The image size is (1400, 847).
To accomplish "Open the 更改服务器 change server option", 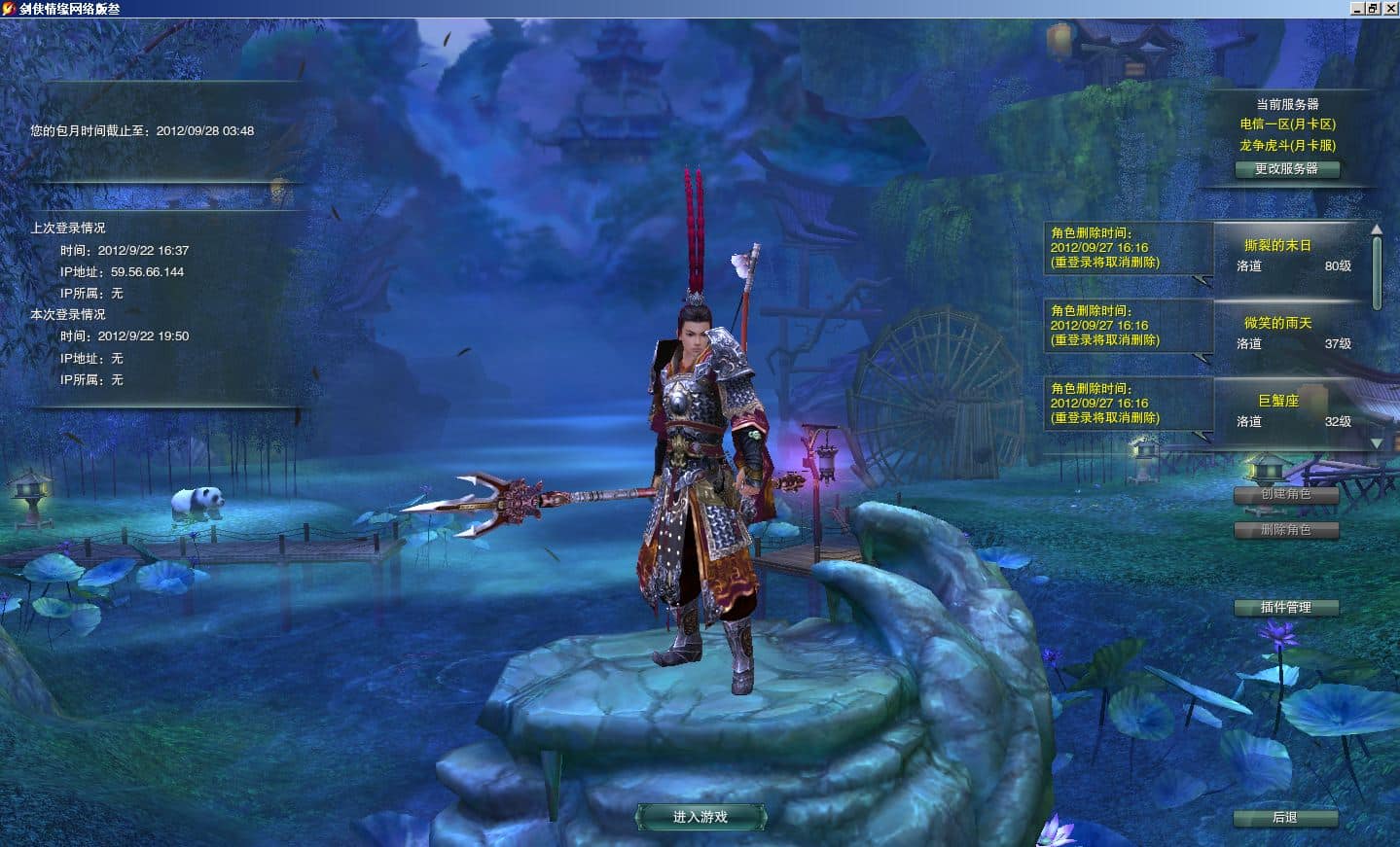I will coord(1286,169).
